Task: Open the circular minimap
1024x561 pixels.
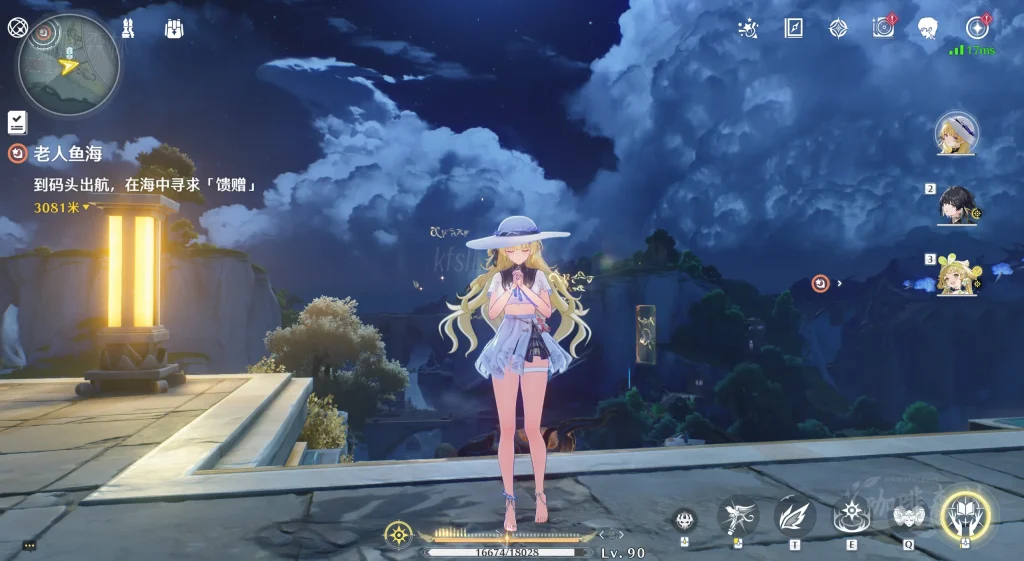Action: (69, 65)
